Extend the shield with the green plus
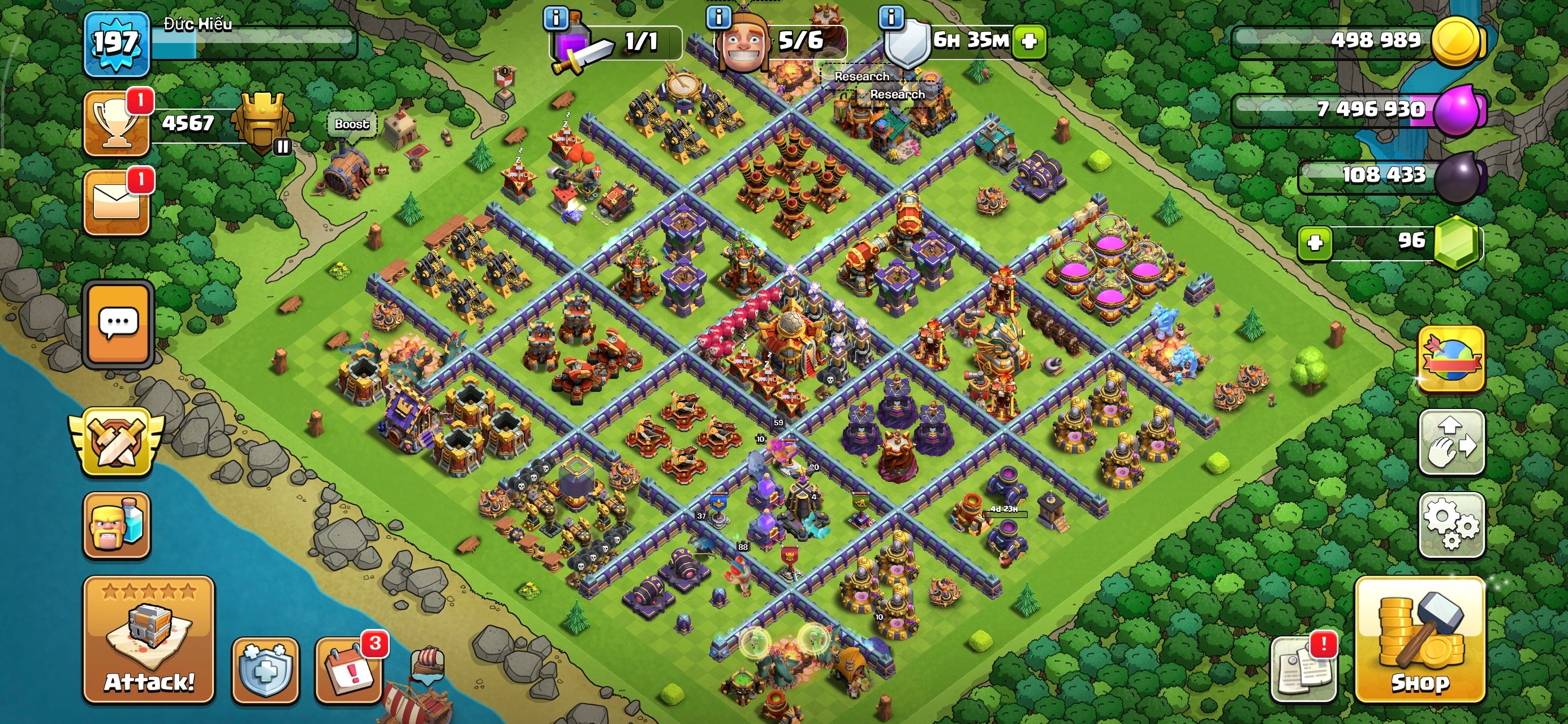The image size is (1568, 724). [1029, 41]
